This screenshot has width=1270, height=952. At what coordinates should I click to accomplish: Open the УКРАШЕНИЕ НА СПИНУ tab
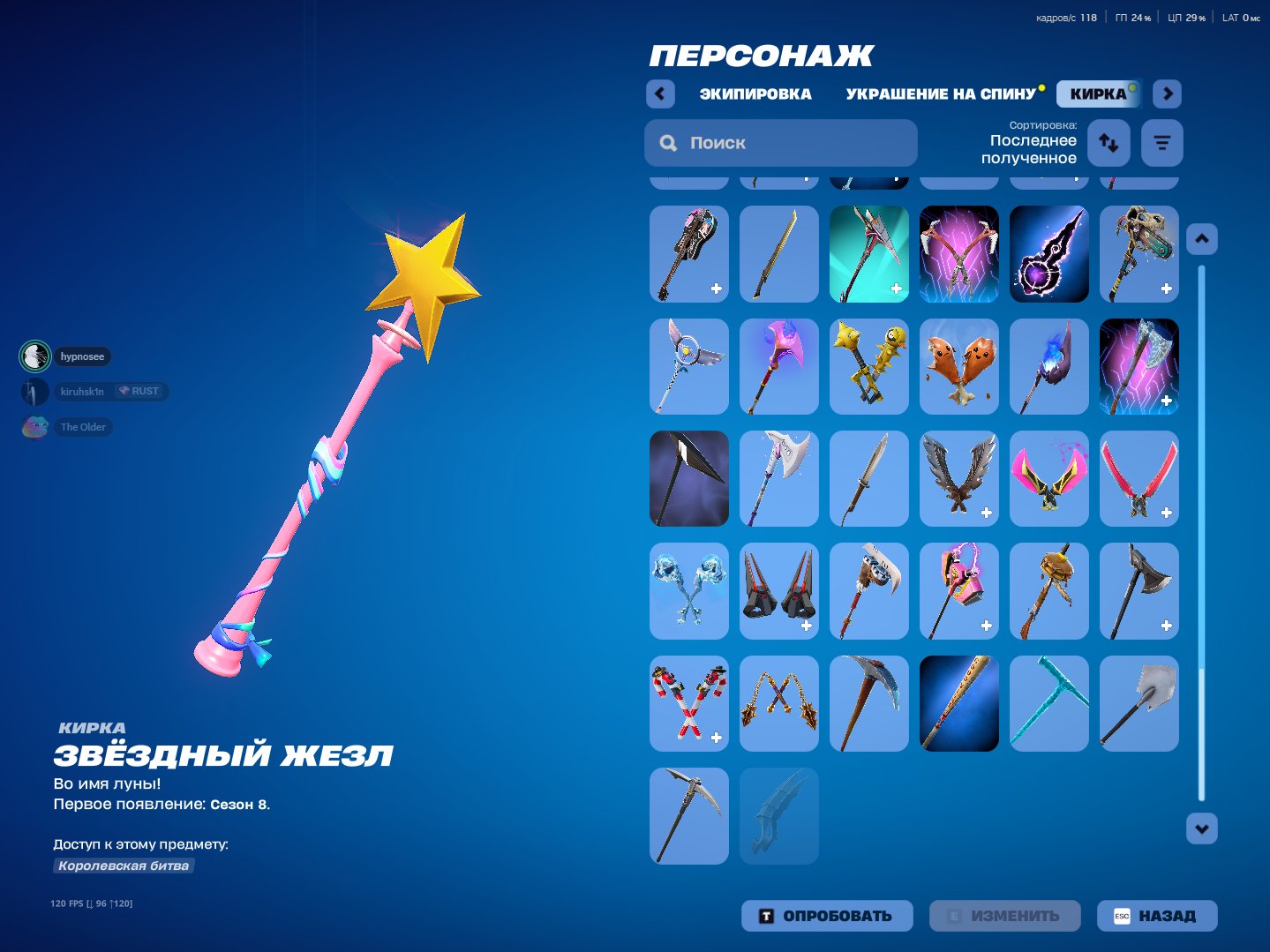pos(940,94)
